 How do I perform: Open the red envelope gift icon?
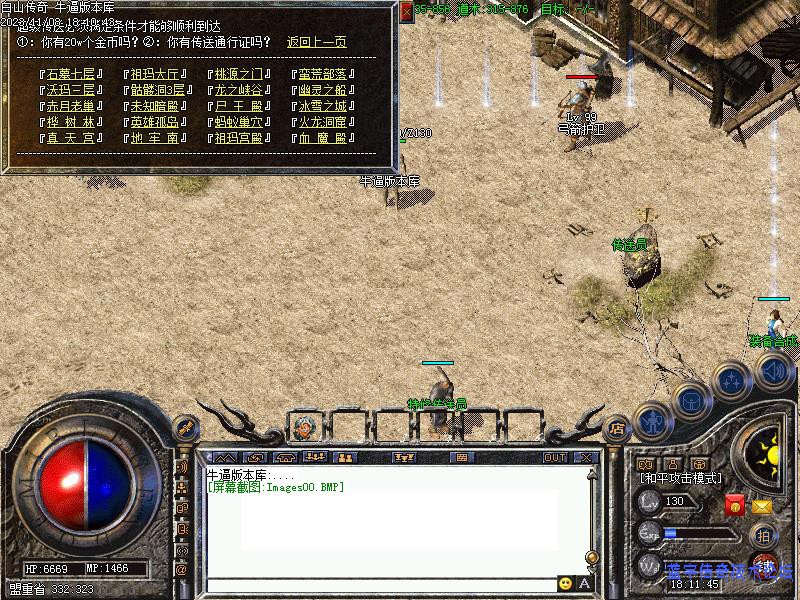click(735, 506)
